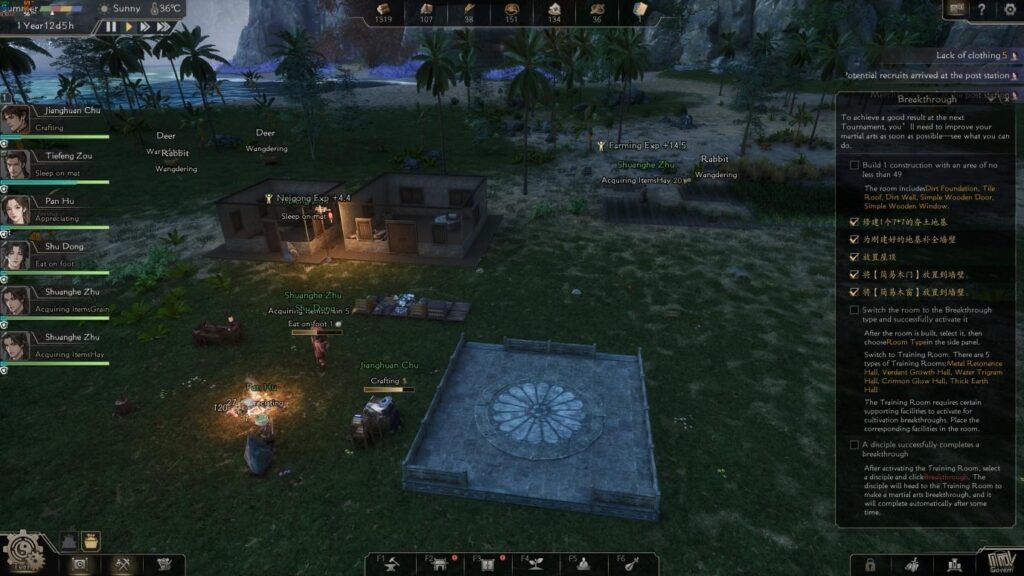1024x576 pixels.
Task: Pause the game with the pause button
Action: pyautogui.click(x=111, y=27)
